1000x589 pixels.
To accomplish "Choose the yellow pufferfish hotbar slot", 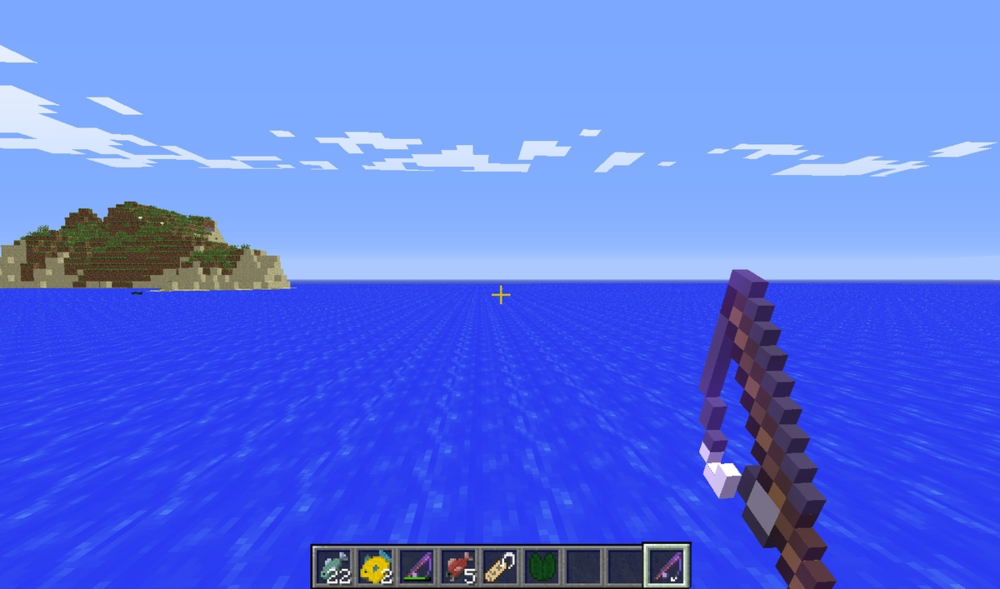I will 375,567.
